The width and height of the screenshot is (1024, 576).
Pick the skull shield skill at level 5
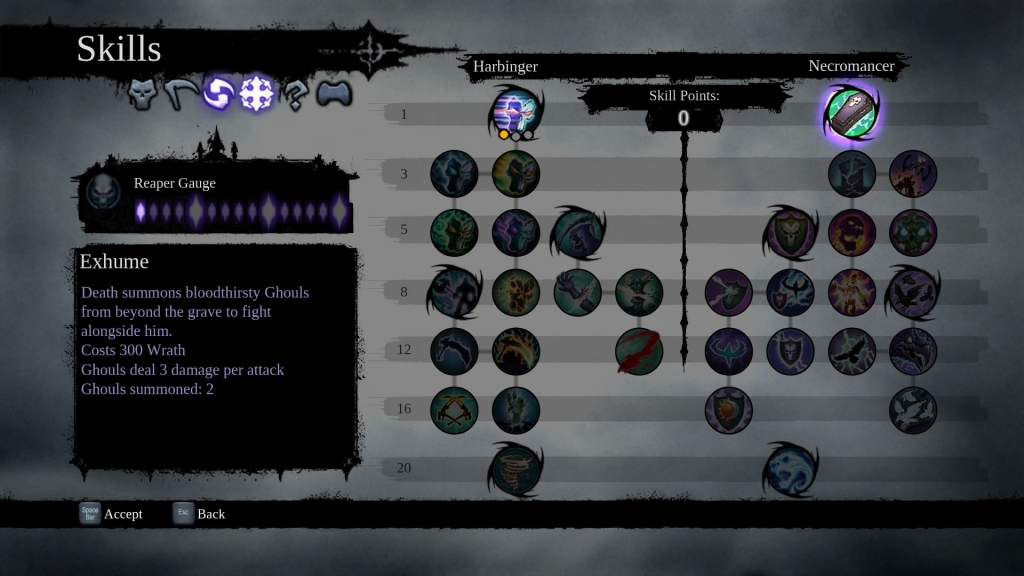[790, 232]
